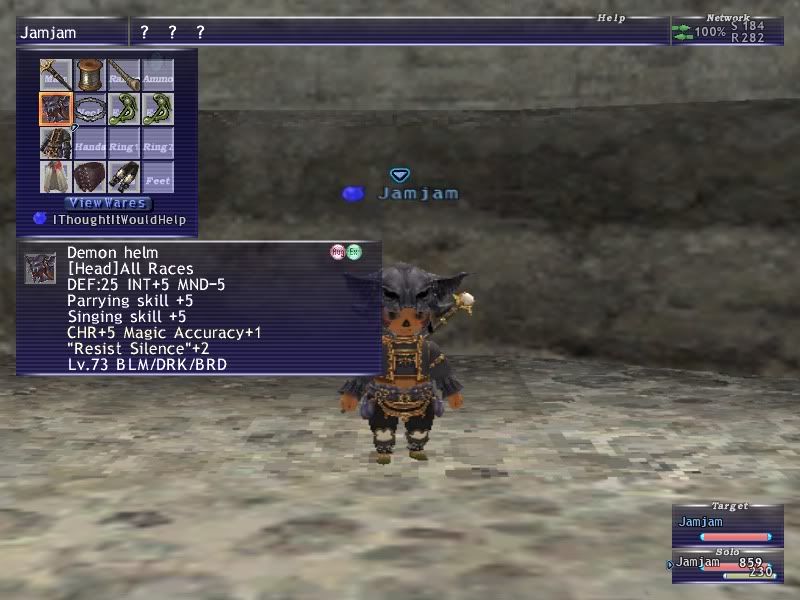The image size is (800, 600).
Task: Choose the spool of thread sub slot
Action: [x=90, y=75]
